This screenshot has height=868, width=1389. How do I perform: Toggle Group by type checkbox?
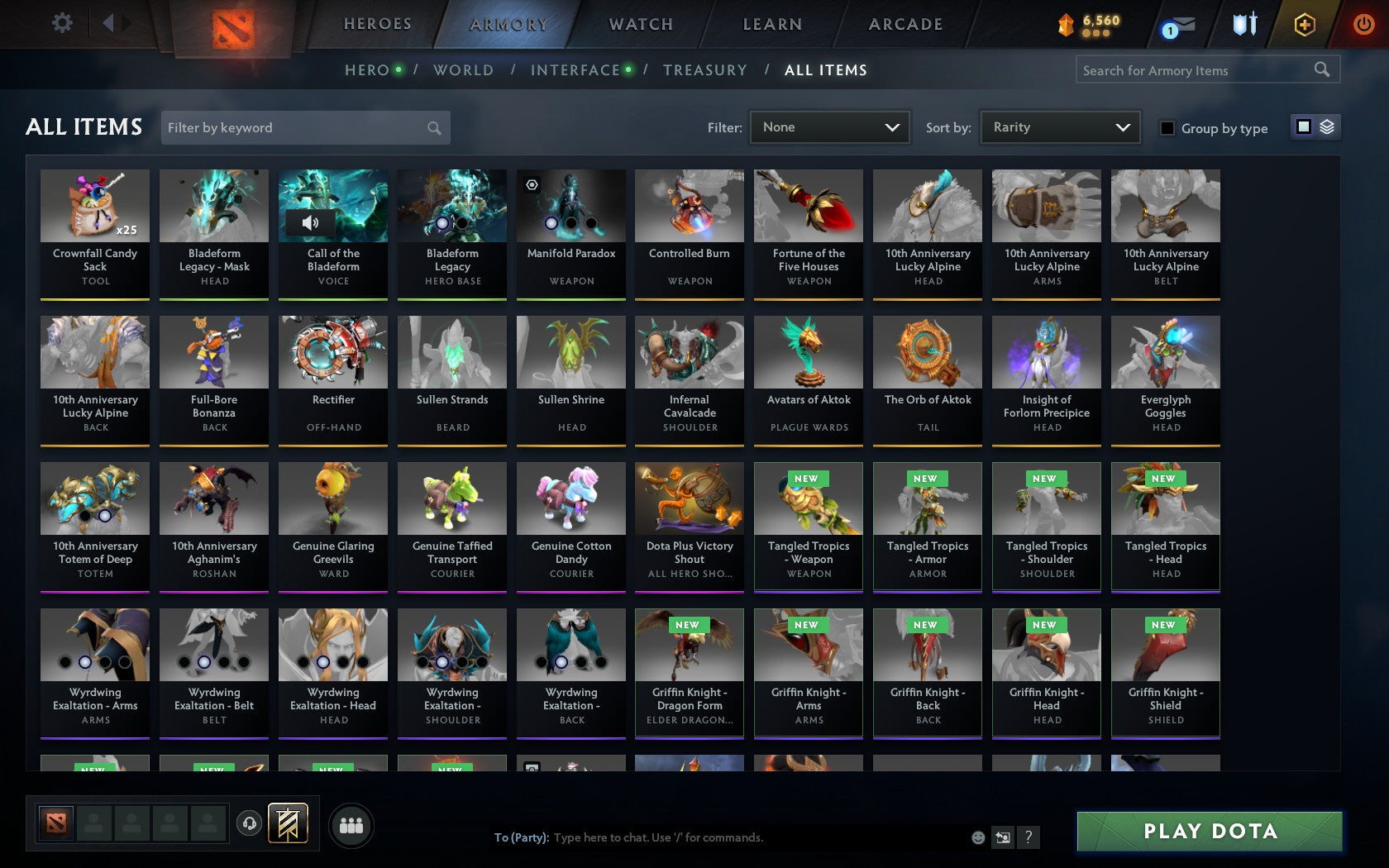pyautogui.click(x=1167, y=128)
